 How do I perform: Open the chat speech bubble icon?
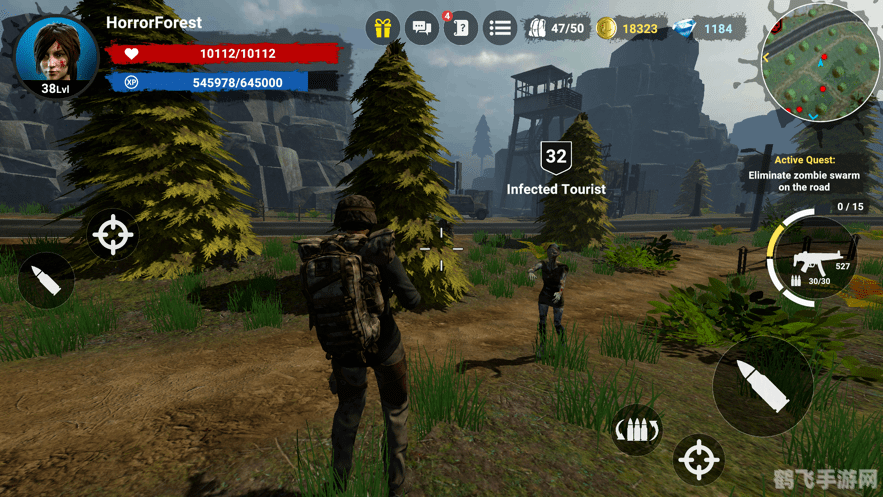[x=422, y=28]
